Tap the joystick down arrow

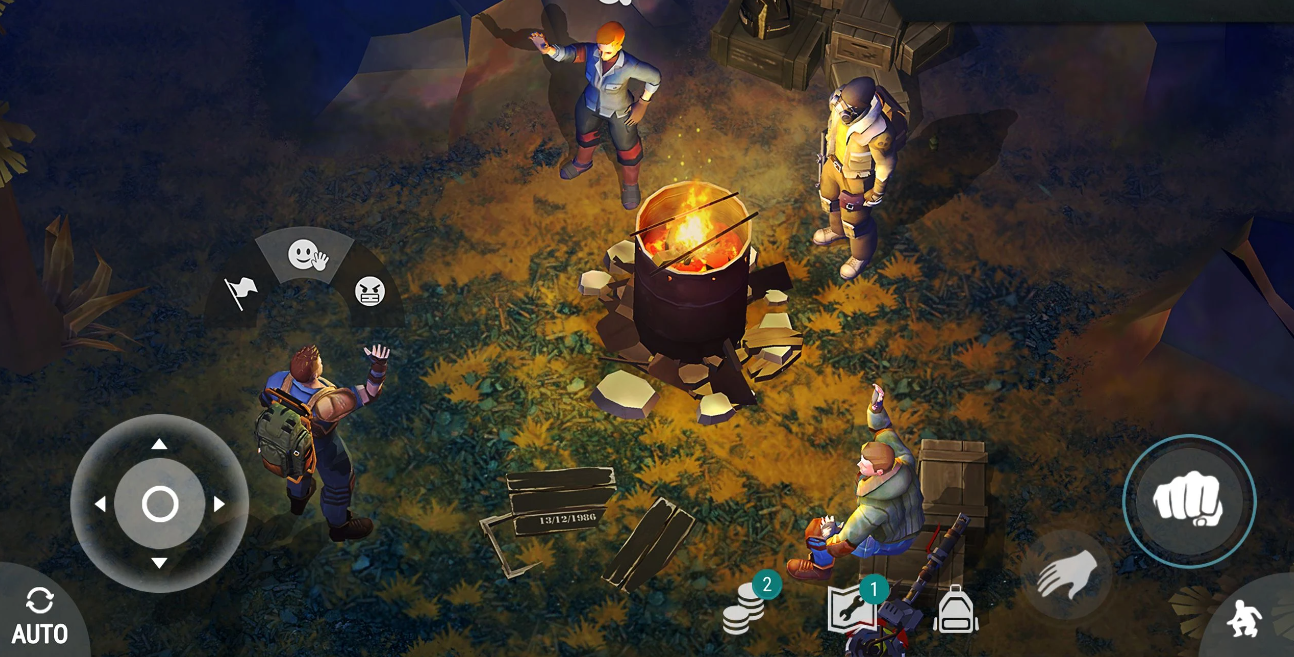[159, 563]
